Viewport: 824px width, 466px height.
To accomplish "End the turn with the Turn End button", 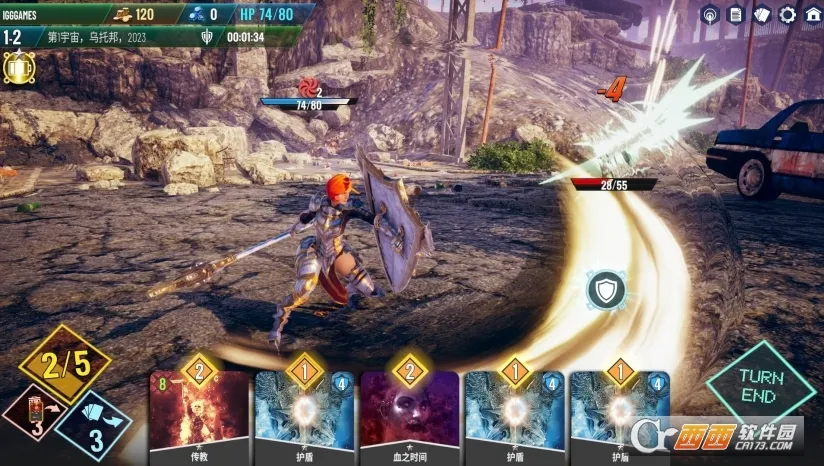I will pos(761,383).
